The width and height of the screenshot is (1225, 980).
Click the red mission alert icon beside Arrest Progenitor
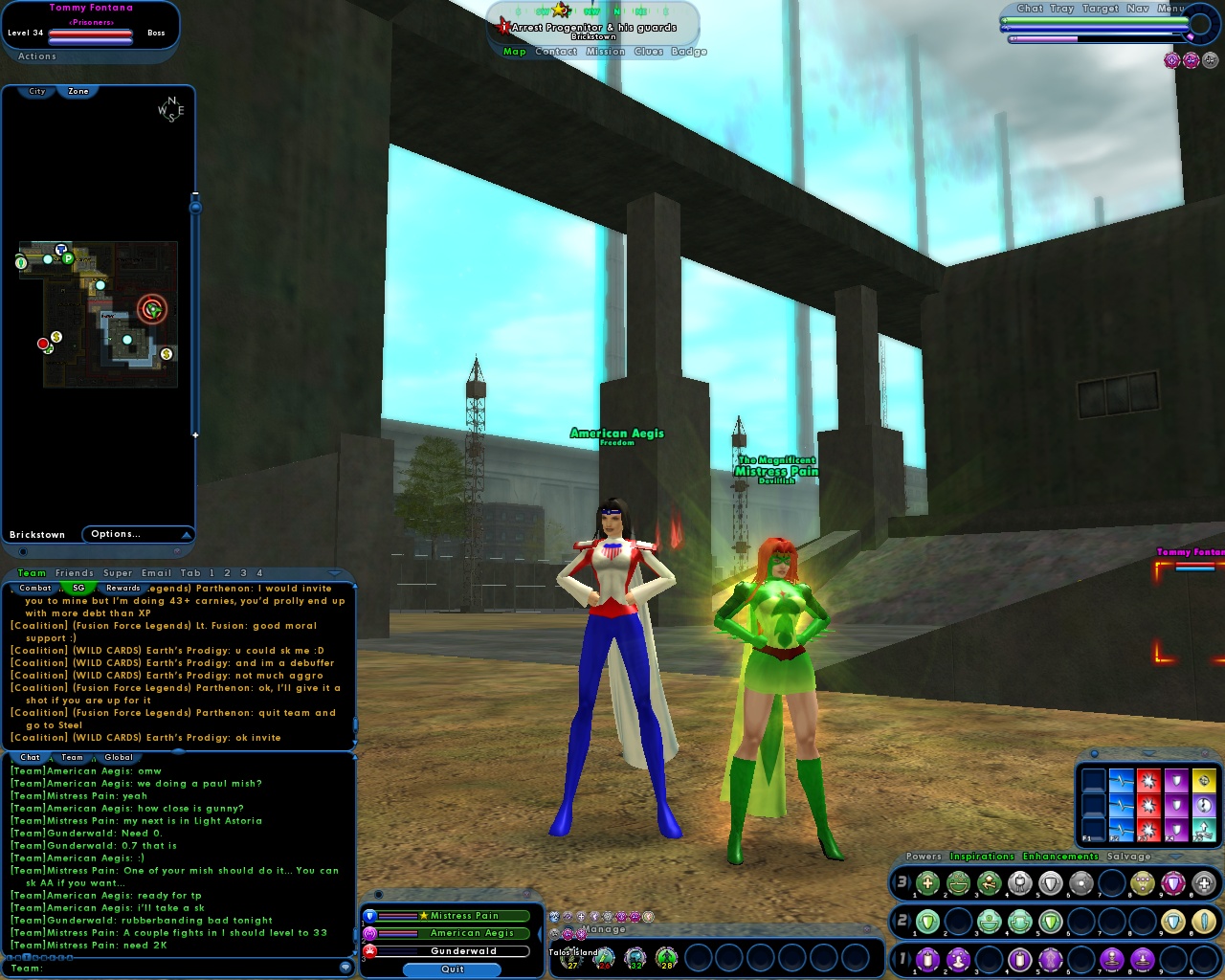(502, 27)
